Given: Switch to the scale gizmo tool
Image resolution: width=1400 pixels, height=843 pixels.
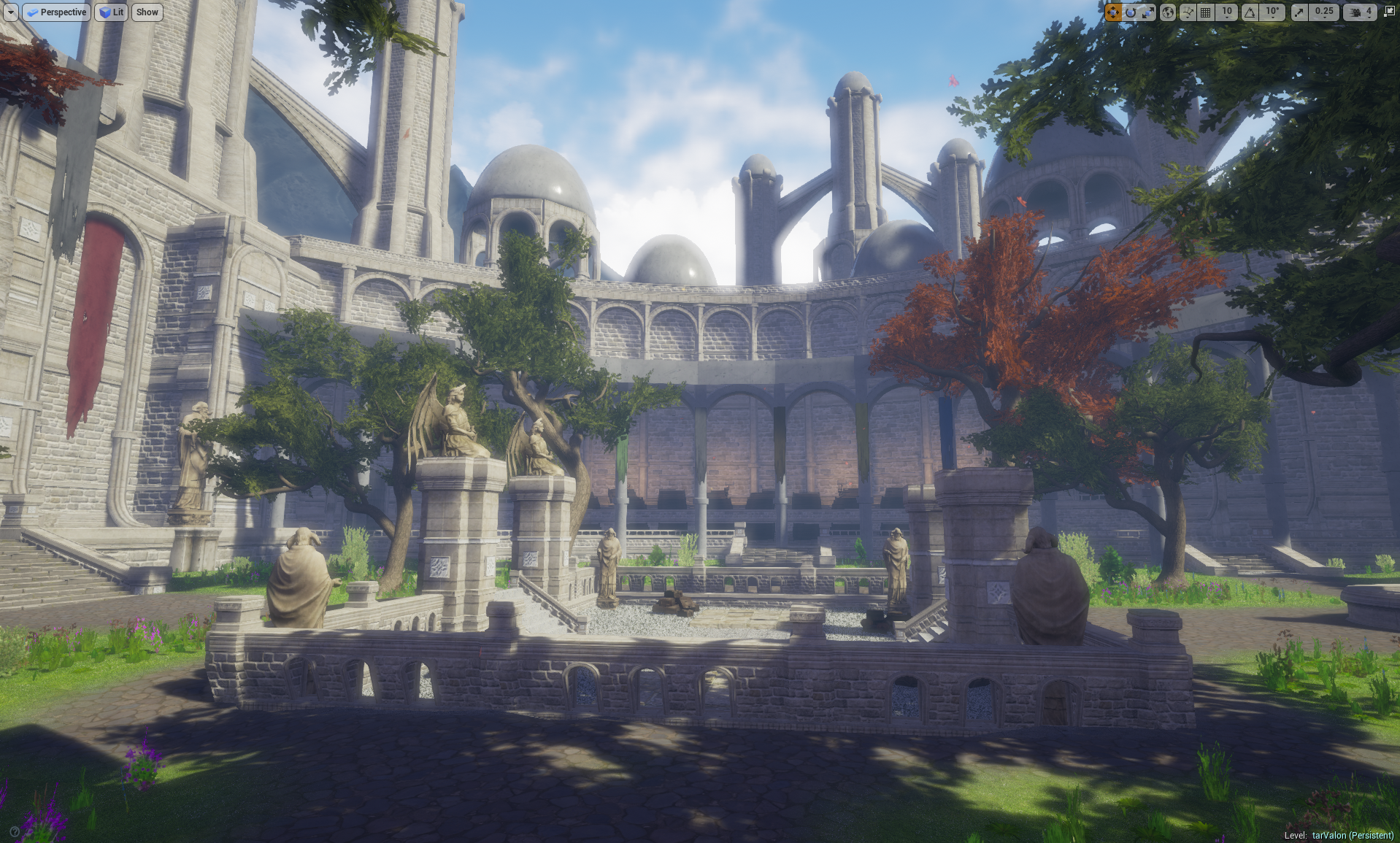Looking at the screenshot, I should click(1148, 12).
